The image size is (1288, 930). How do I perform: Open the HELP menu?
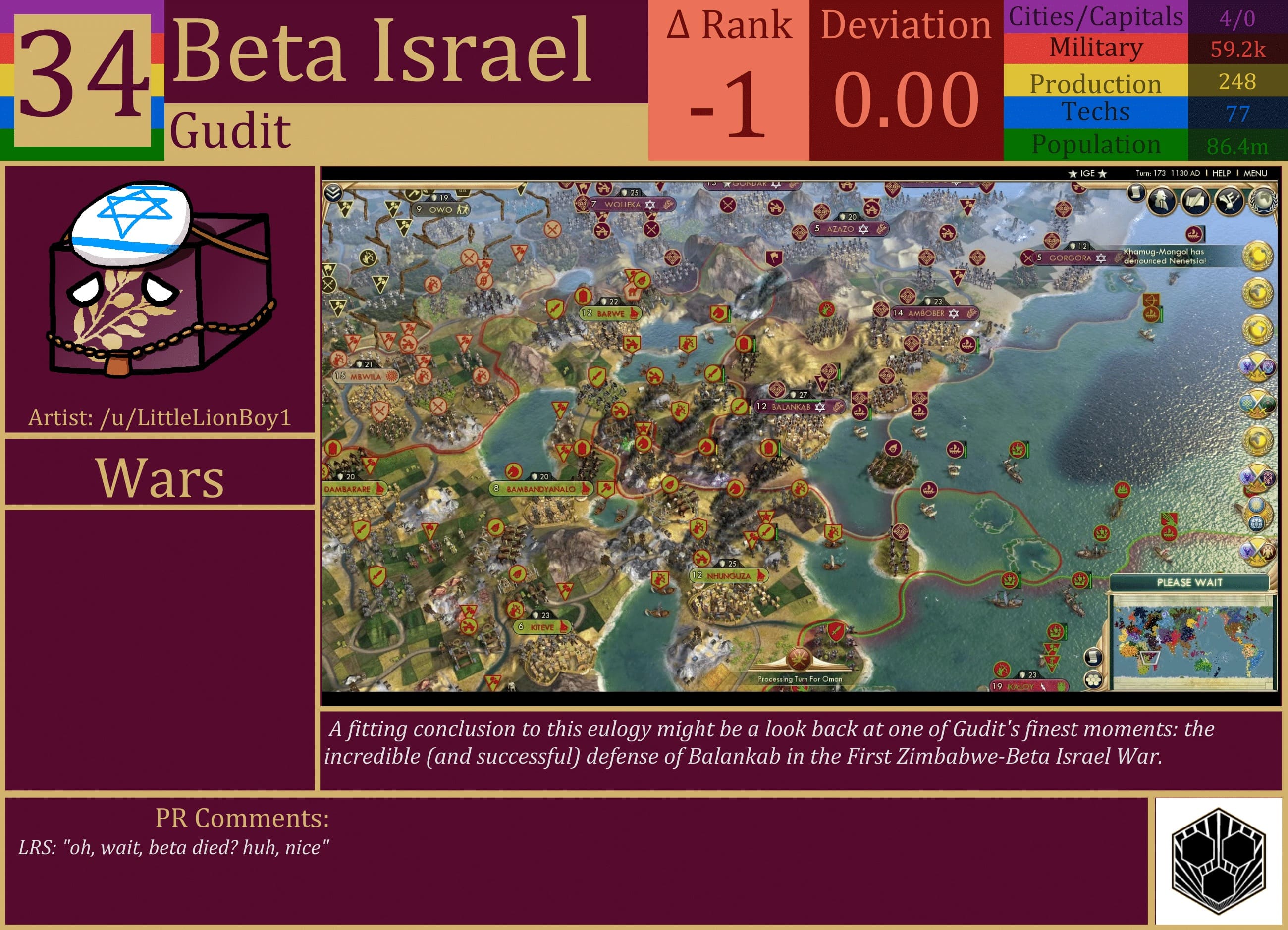point(1222,173)
